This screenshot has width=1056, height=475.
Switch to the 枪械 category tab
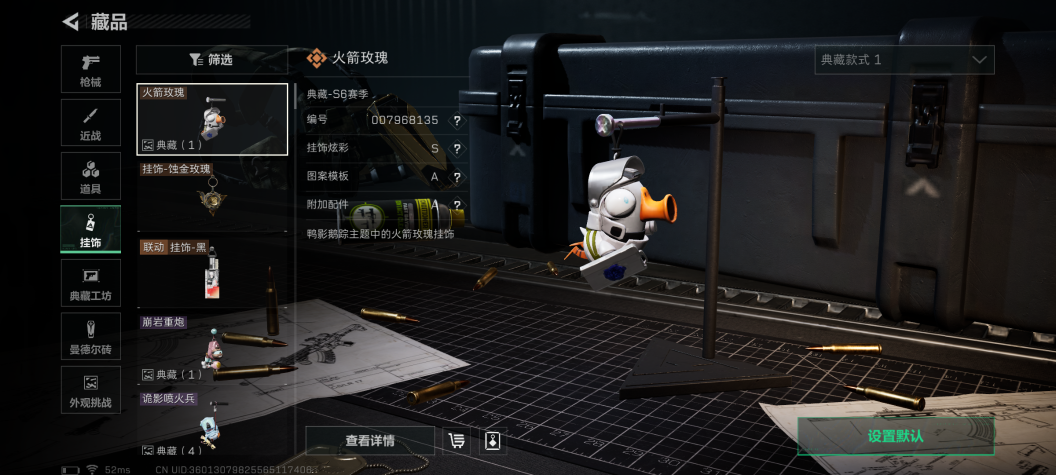[90, 69]
